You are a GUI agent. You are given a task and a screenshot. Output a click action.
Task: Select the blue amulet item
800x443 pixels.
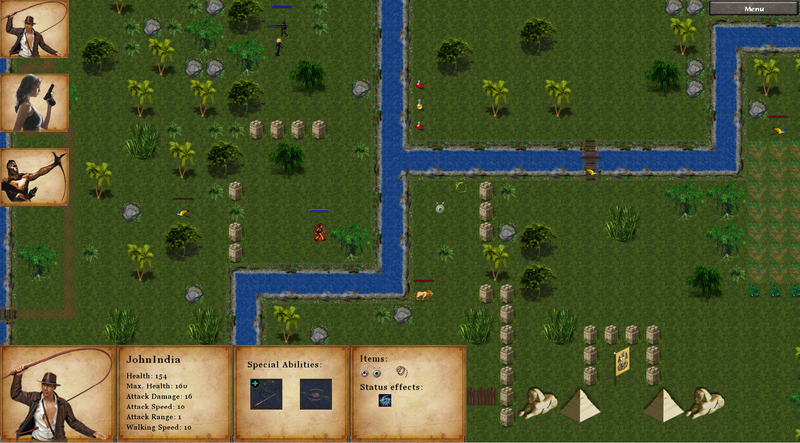(377, 372)
